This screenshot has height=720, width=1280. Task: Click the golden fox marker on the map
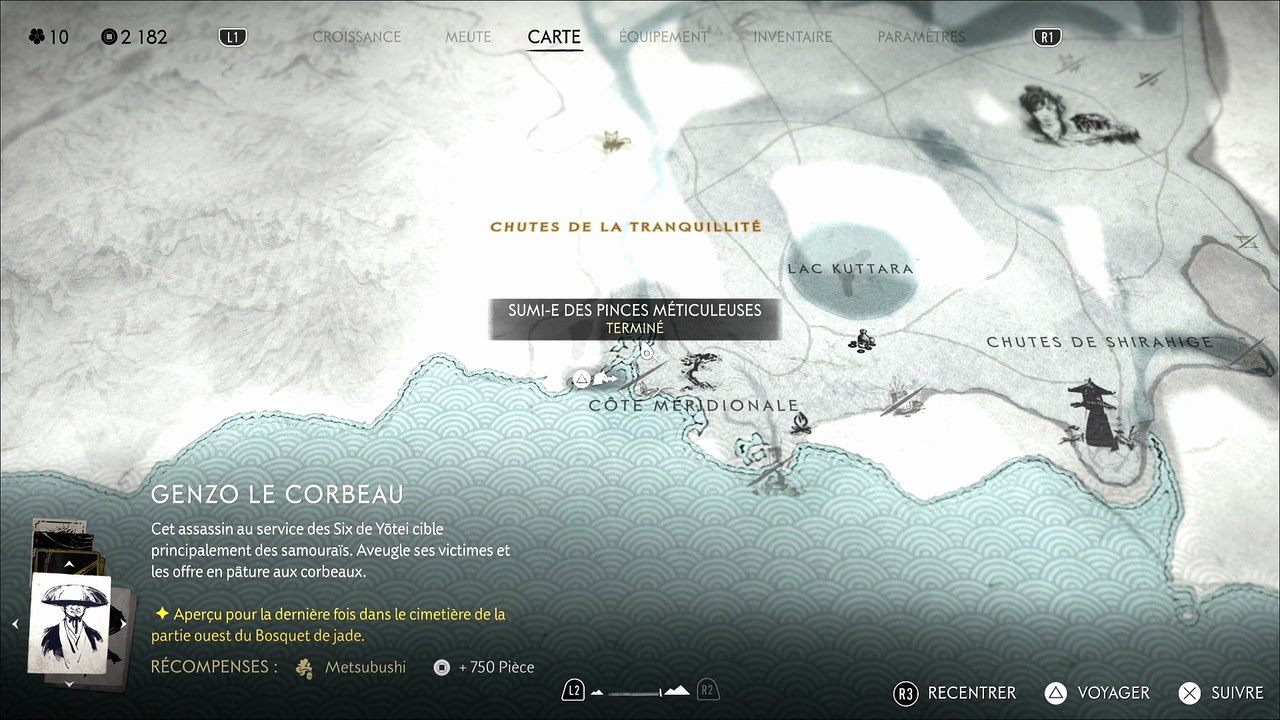click(613, 142)
